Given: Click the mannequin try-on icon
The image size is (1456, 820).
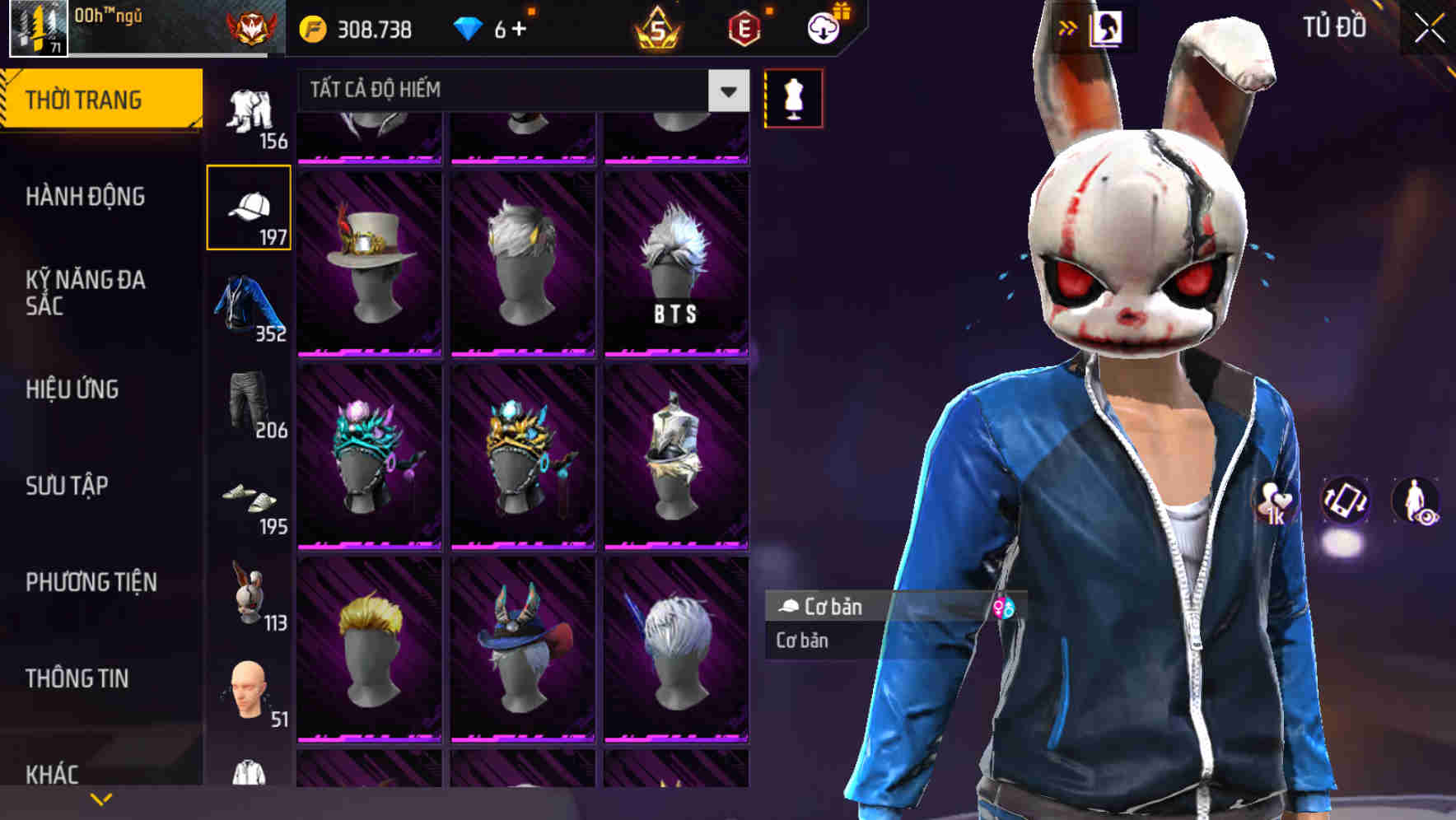Looking at the screenshot, I should coord(793,97).
